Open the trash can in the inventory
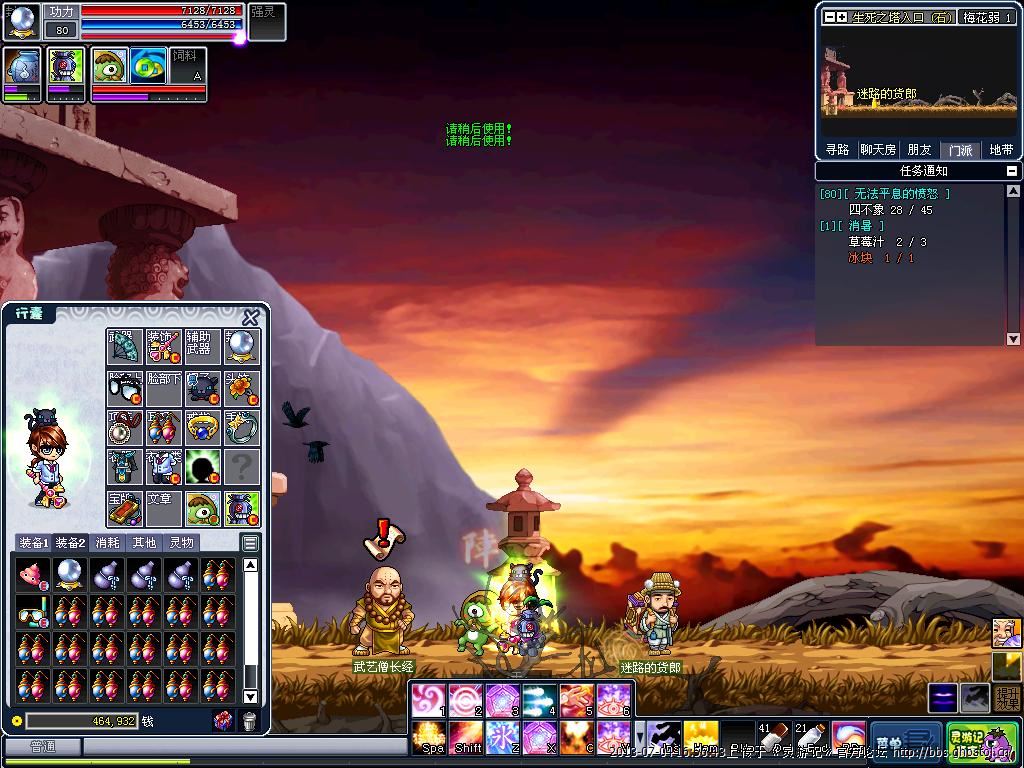The height and width of the screenshot is (768, 1024). (249, 720)
